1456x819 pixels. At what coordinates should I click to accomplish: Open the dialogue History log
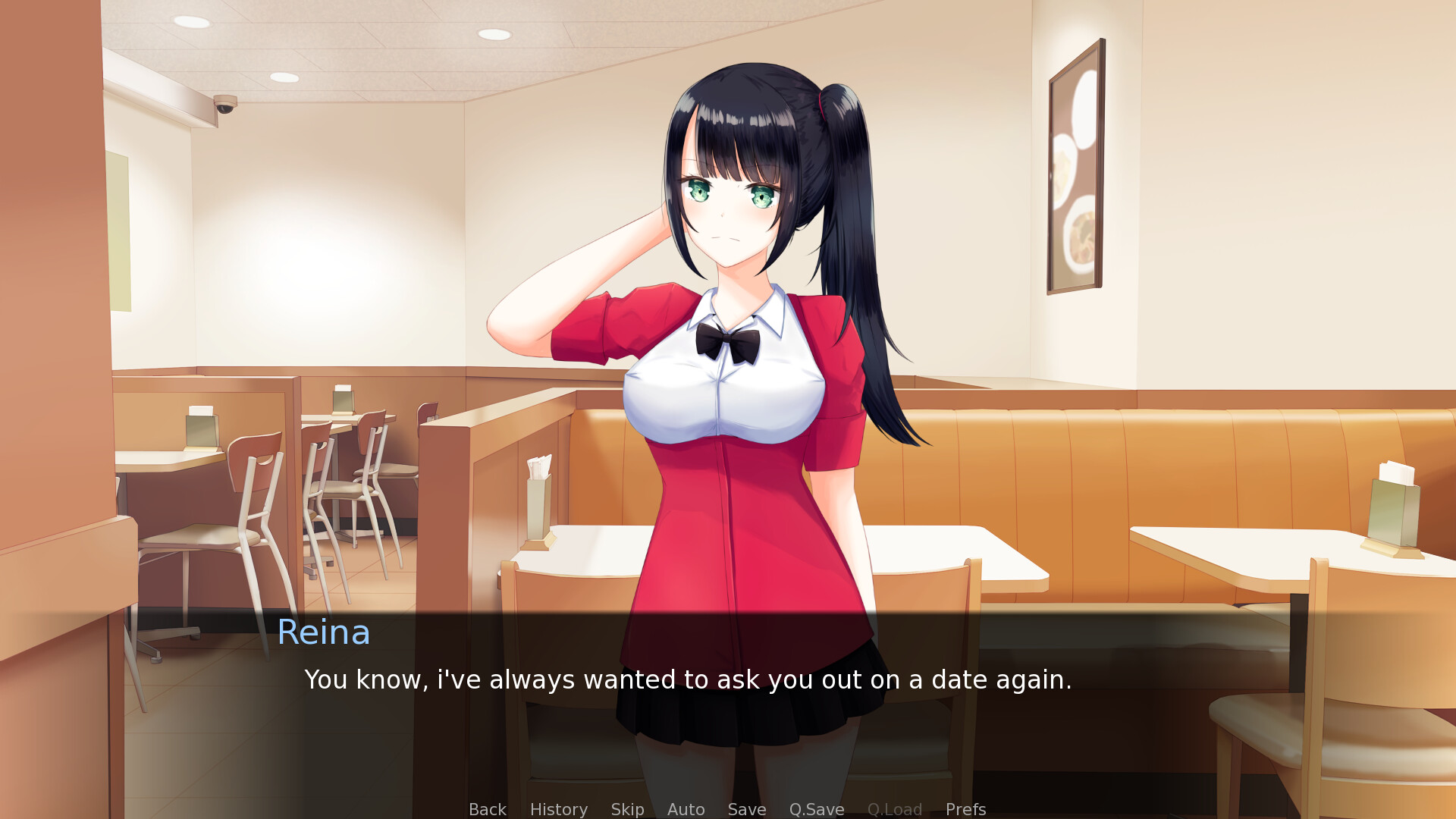(x=558, y=809)
